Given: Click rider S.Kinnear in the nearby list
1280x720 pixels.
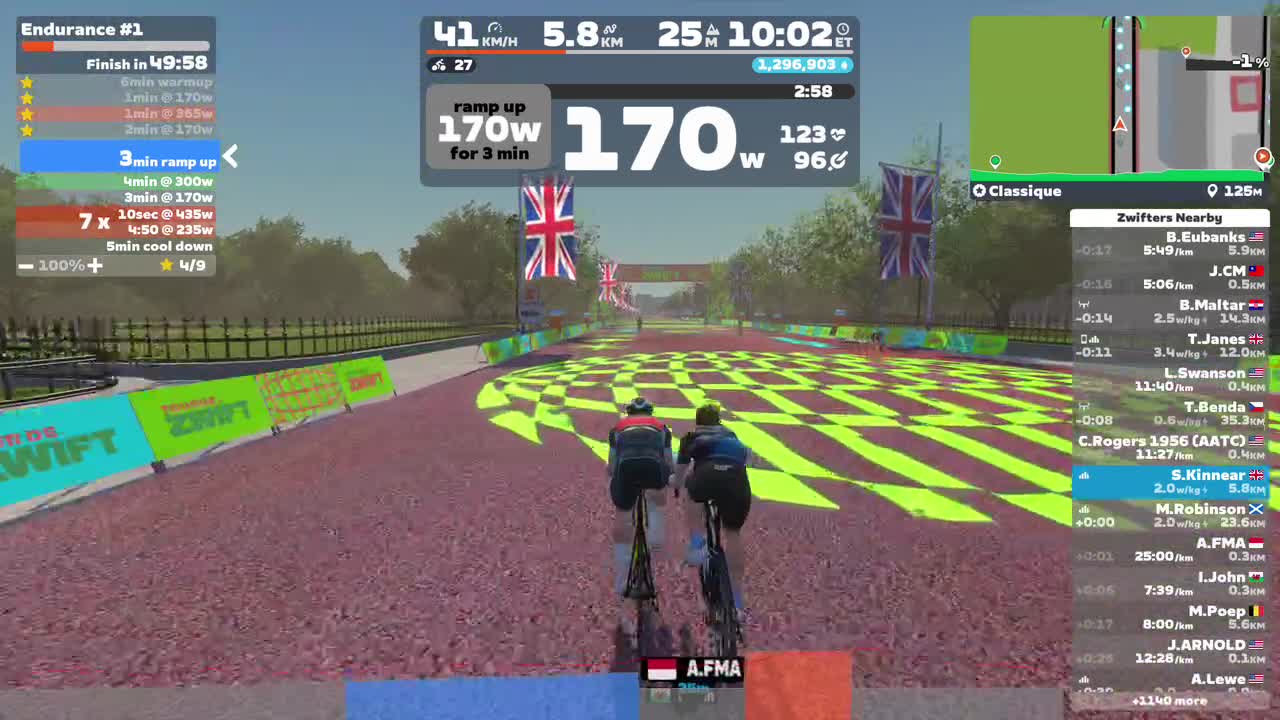Looking at the screenshot, I should [x=1170, y=481].
